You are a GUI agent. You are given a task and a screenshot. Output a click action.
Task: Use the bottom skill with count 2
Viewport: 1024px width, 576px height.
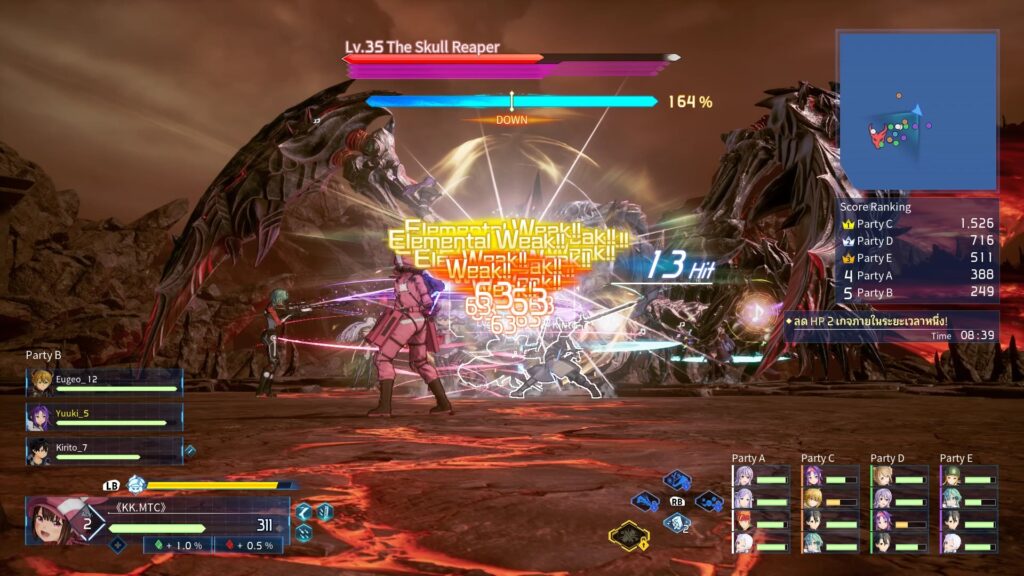pos(677,522)
